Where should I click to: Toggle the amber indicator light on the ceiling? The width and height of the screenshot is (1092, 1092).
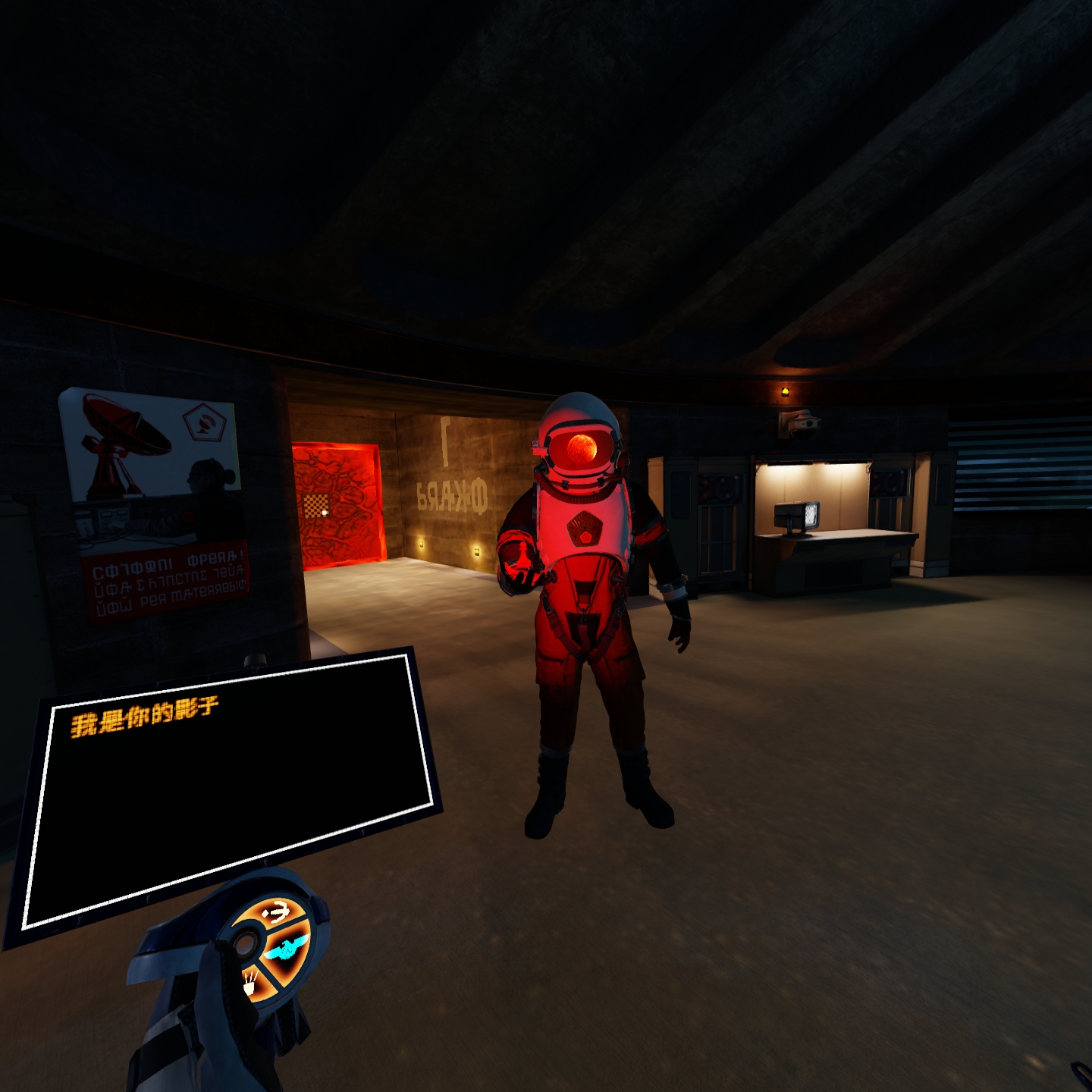point(785,392)
